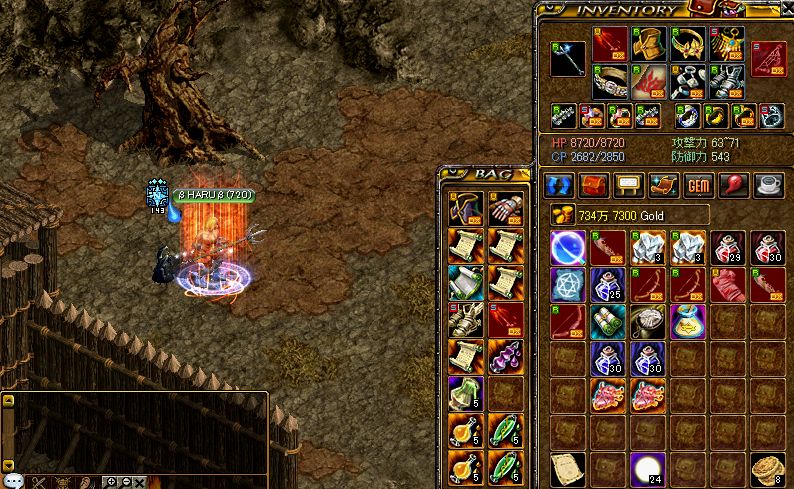Click the coffee cup button

[x=769, y=185]
